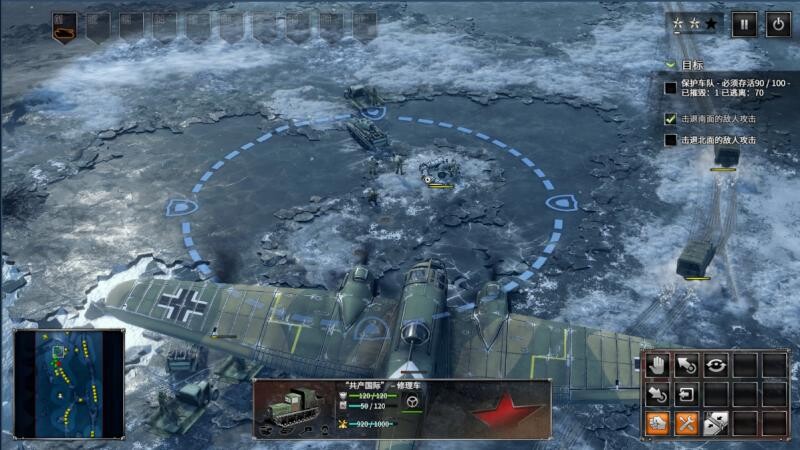The image size is (800, 450).
Task: Select the first control group tank badge
Action: (65, 26)
